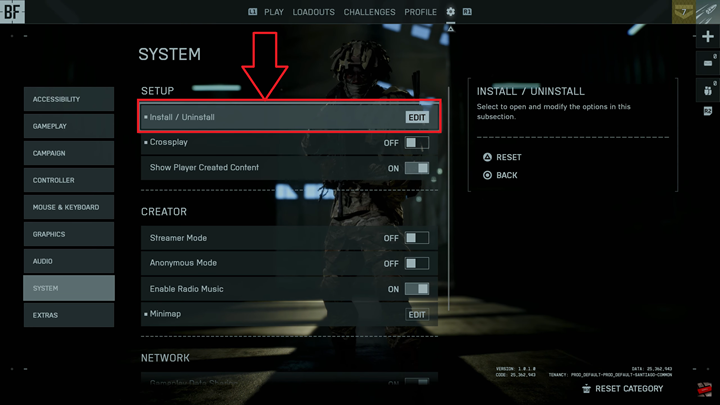
Task: Switch to the Gameplay settings category
Action: (69, 126)
